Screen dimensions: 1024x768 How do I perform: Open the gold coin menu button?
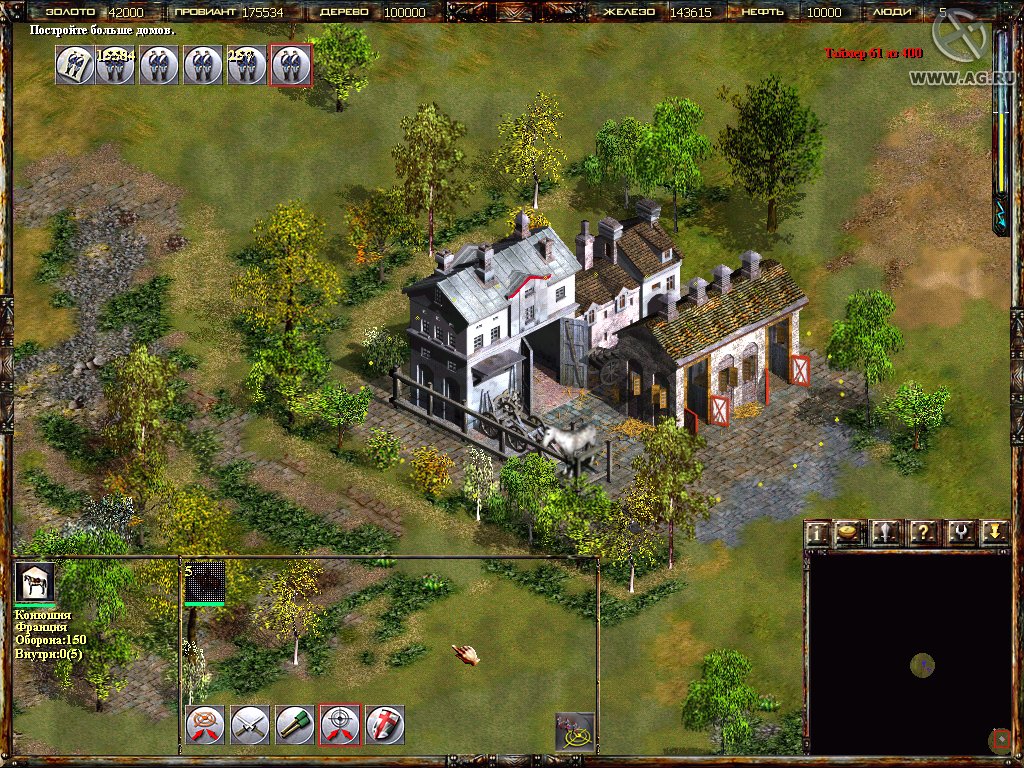pyautogui.click(x=849, y=533)
